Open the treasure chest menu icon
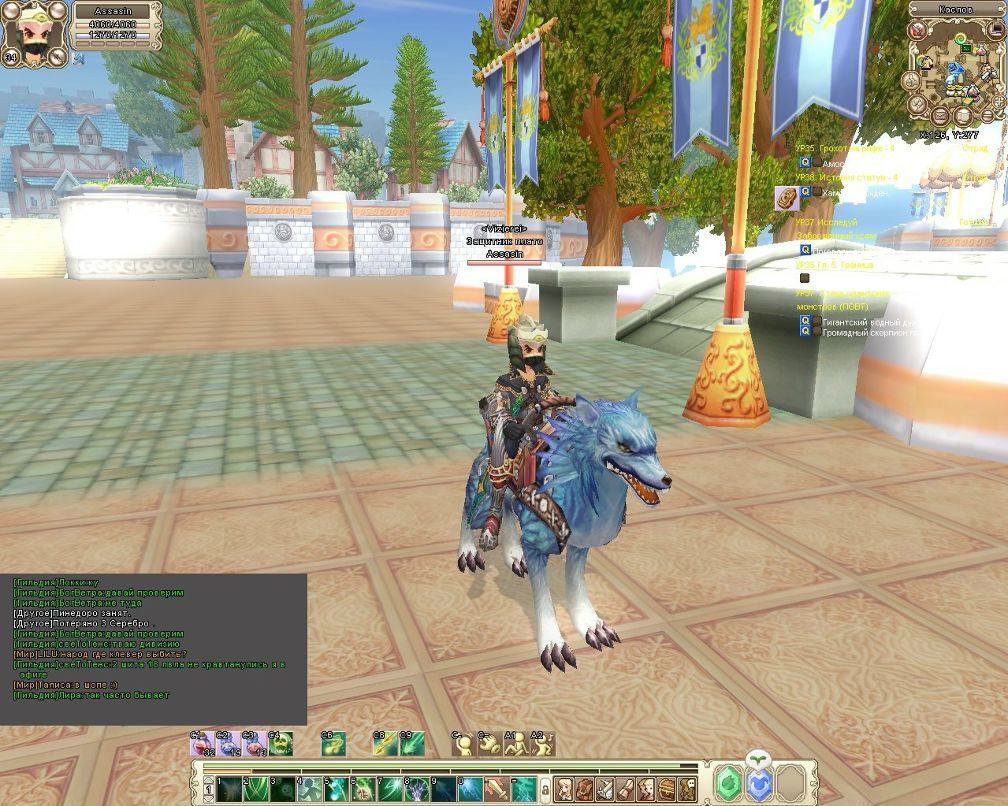 668,788
